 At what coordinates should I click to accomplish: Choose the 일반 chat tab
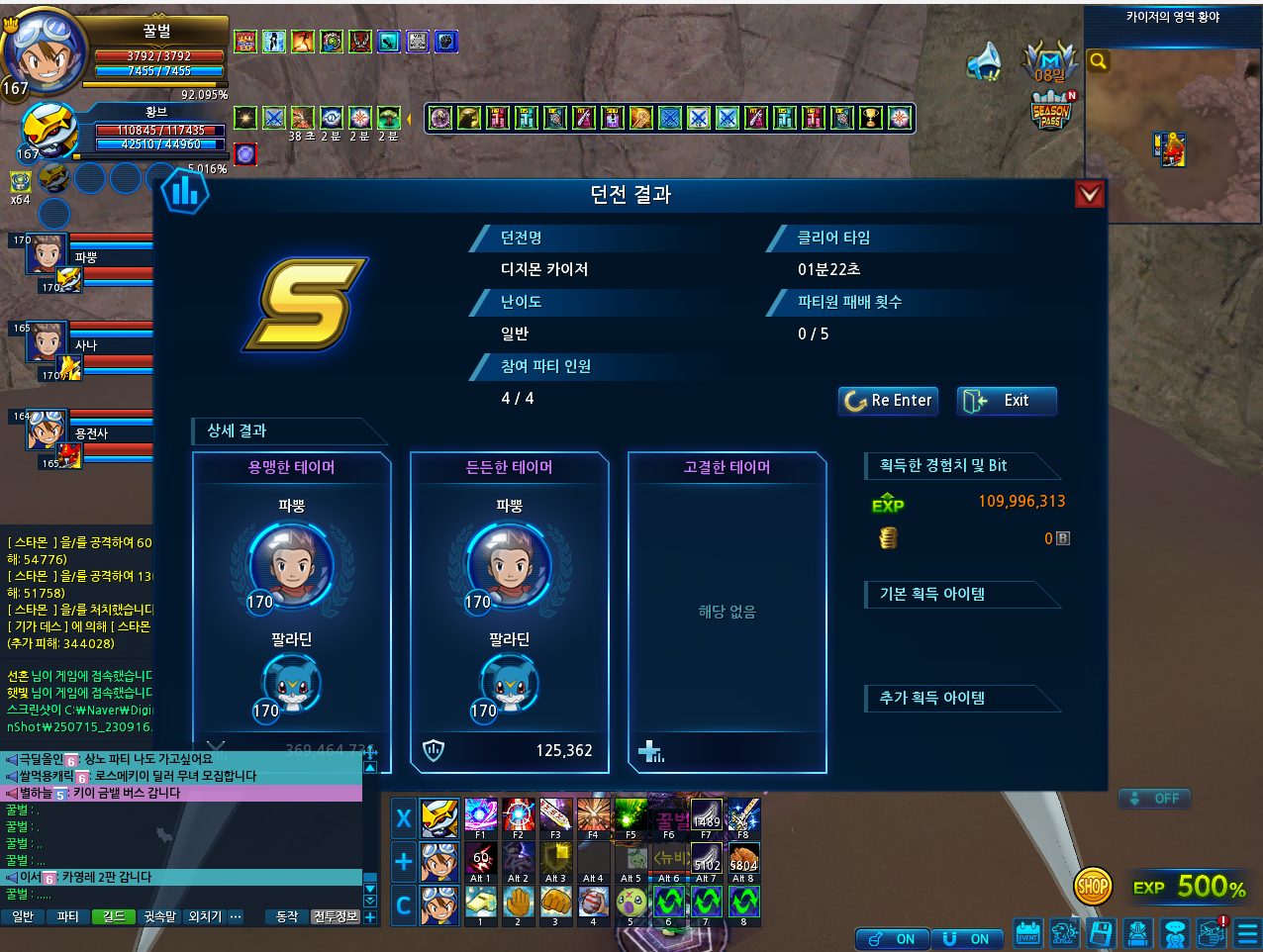(x=23, y=916)
